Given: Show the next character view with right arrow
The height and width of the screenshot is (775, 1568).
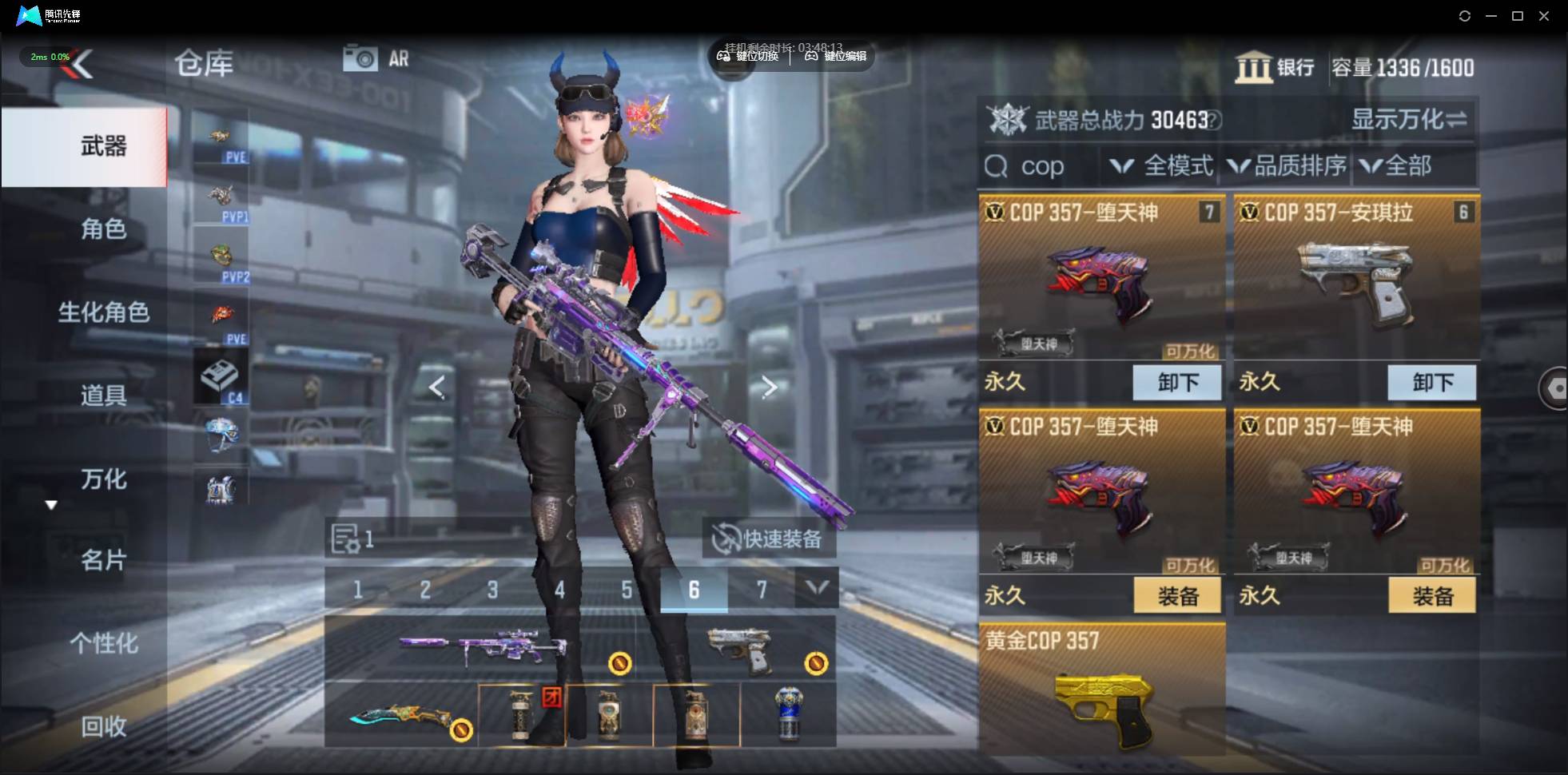Looking at the screenshot, I should click(769, 387).
